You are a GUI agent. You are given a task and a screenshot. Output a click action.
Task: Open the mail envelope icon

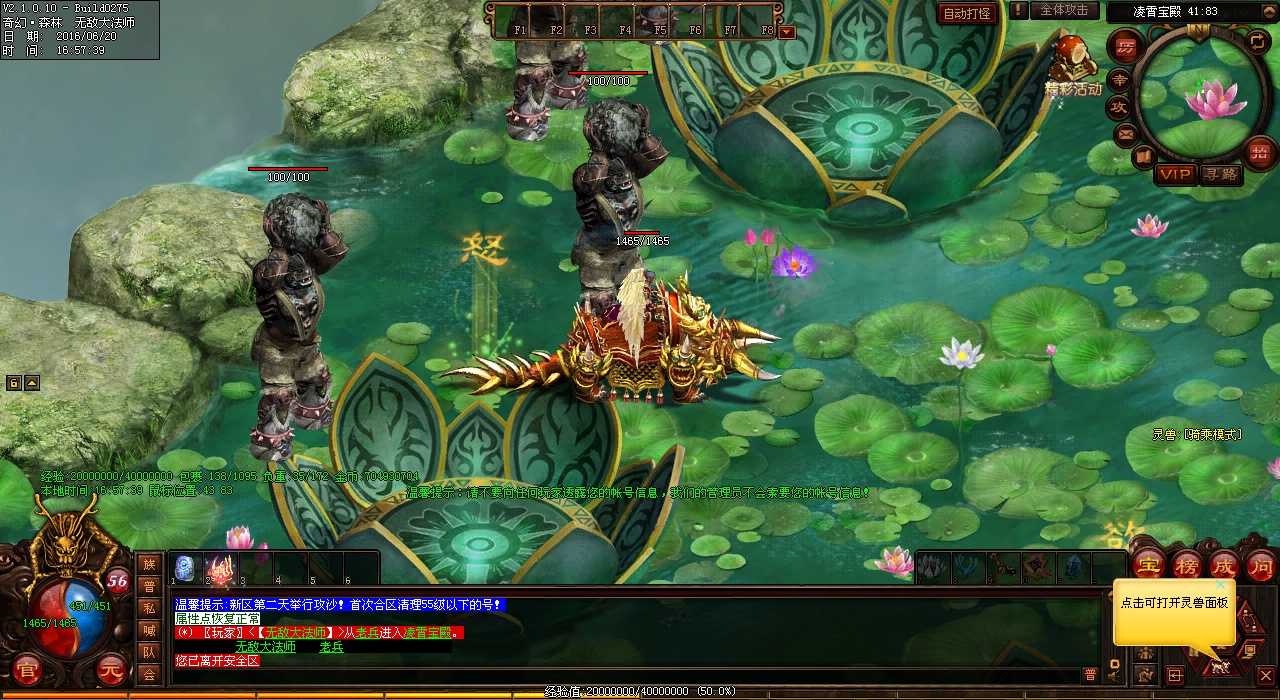(1127, 134)
